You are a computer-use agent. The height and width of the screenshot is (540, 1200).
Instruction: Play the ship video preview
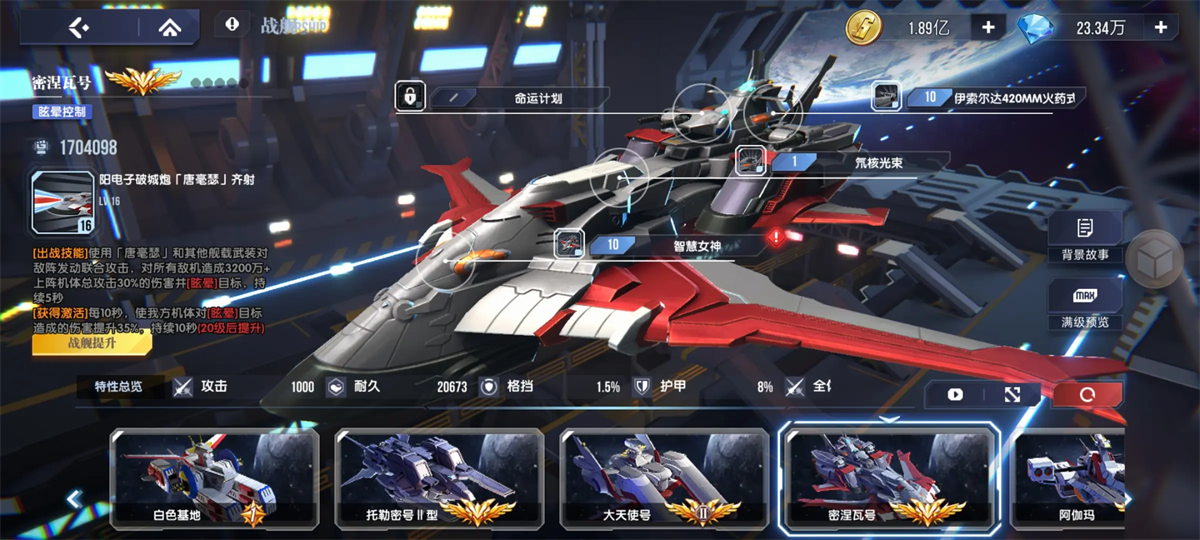[955, 395]
